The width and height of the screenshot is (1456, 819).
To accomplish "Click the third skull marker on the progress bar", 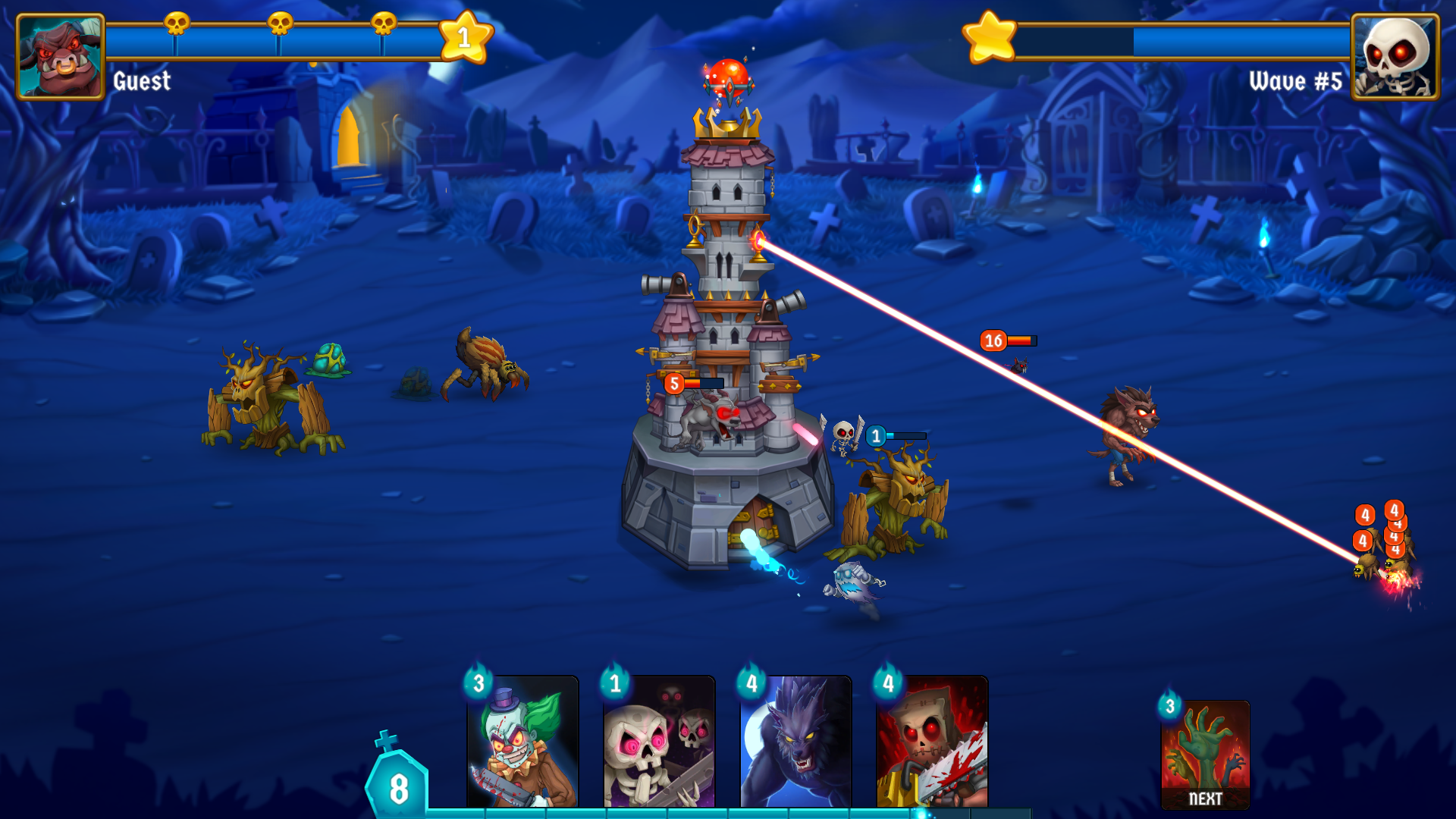I will click(381, 24).
